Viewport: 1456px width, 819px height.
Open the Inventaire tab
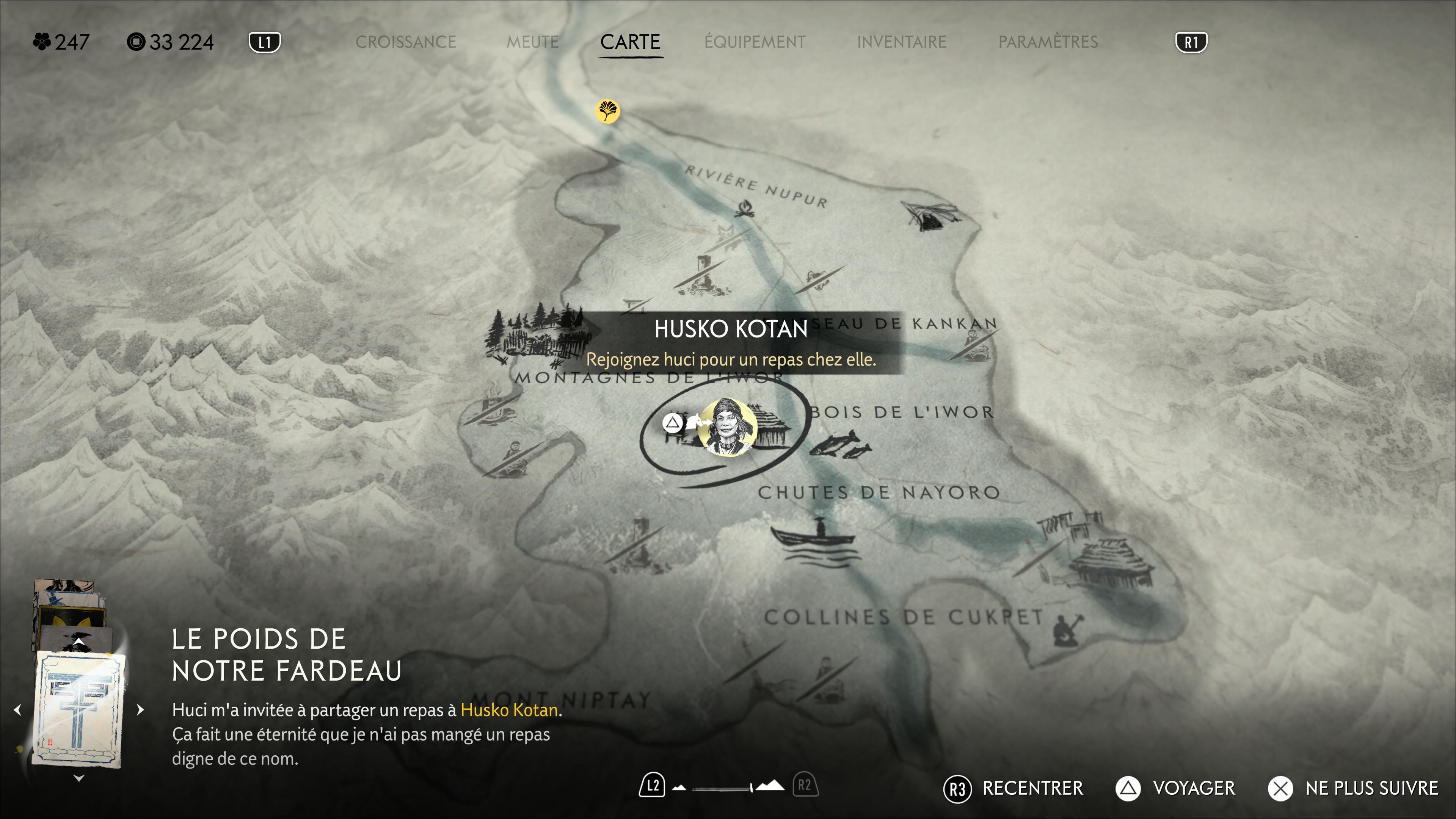[901, 42]
